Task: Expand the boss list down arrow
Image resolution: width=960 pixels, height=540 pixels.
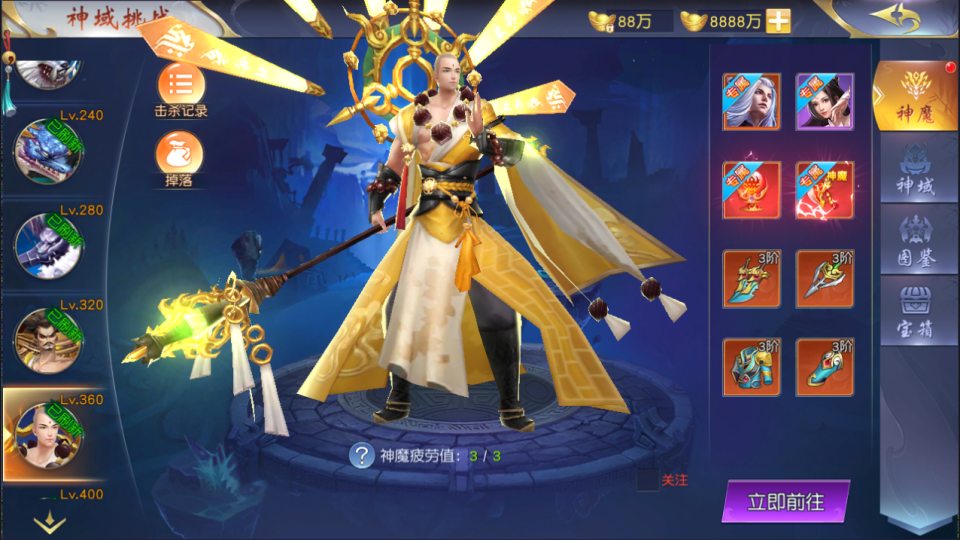Action: pos(49,522)
